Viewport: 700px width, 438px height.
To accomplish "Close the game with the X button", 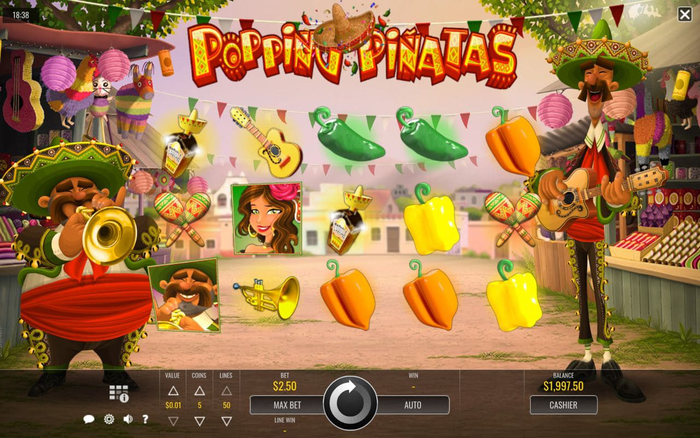I will (684, 13).
